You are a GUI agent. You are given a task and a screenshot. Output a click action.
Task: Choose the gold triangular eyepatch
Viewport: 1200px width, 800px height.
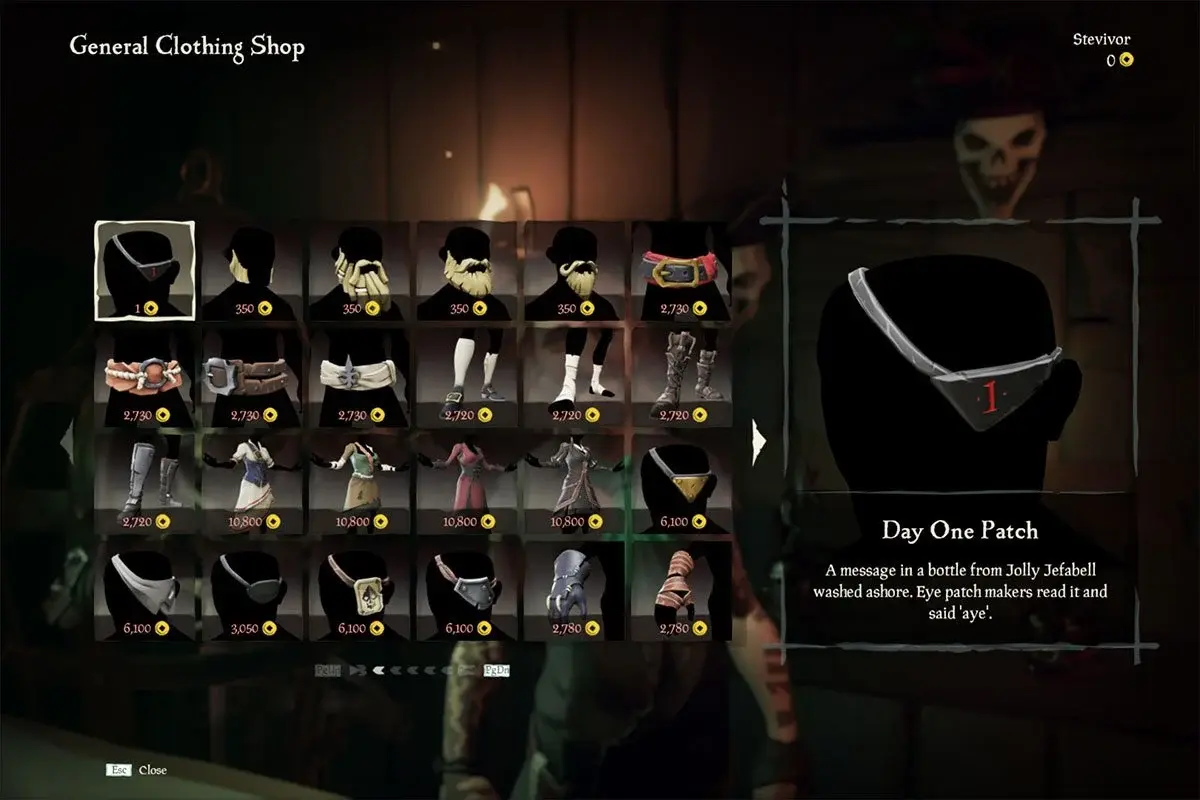click(682, 484)
